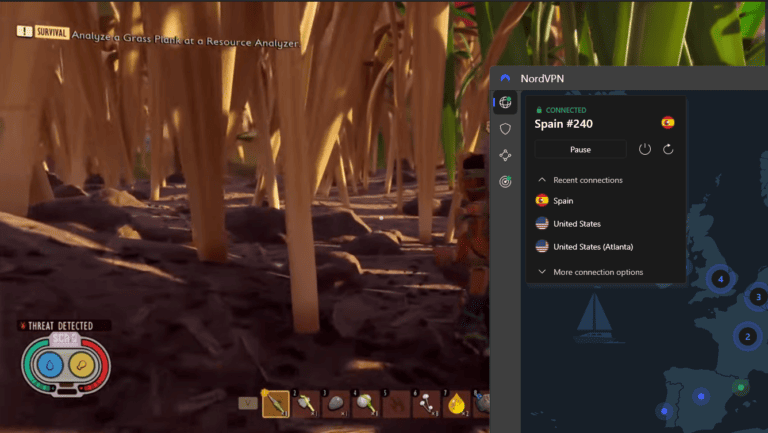Select the grey pebble hotbar slot

pyautogui.click(x=337, y=404)
